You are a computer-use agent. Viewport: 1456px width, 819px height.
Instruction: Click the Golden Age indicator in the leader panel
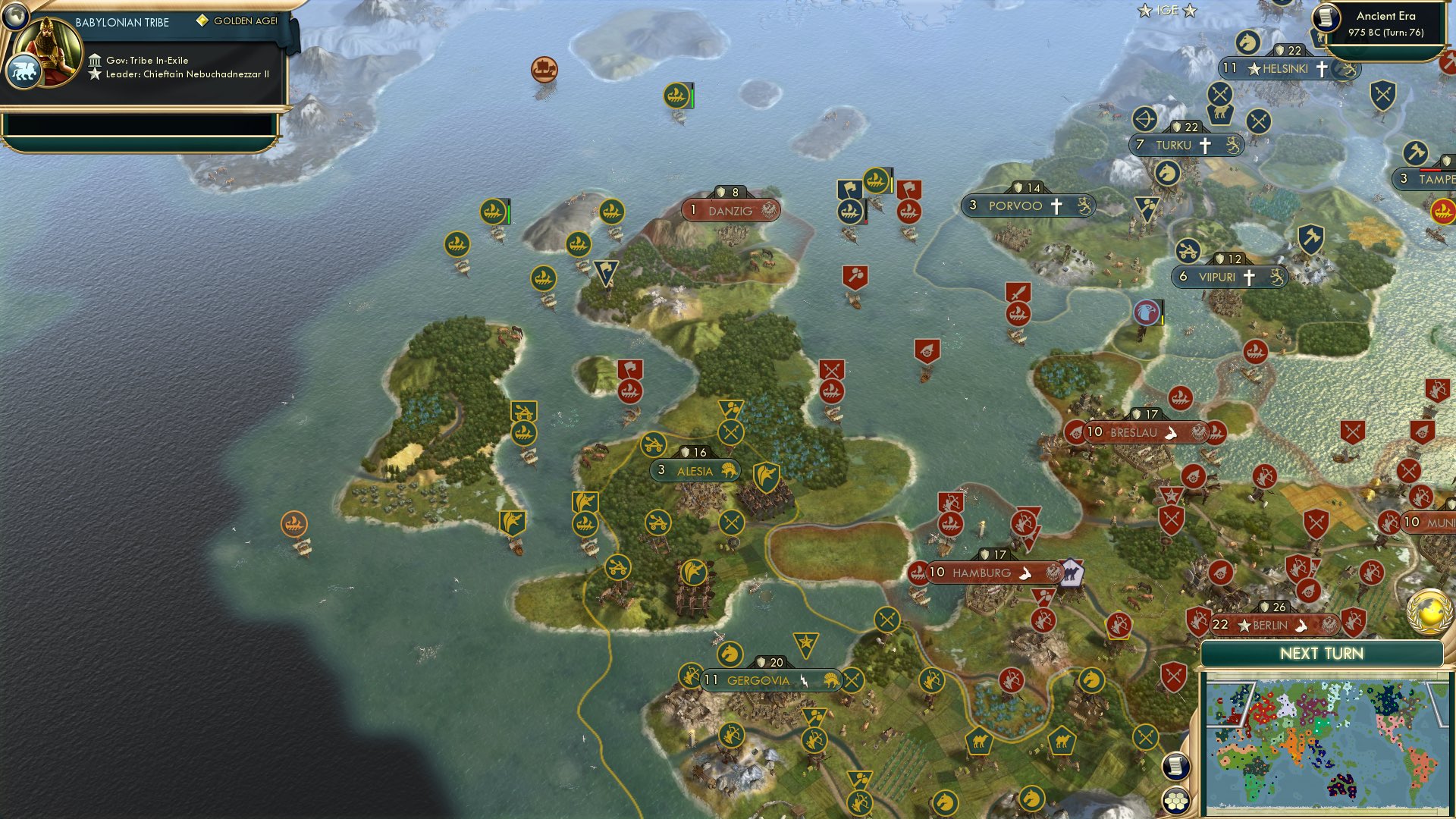(239, 21)
